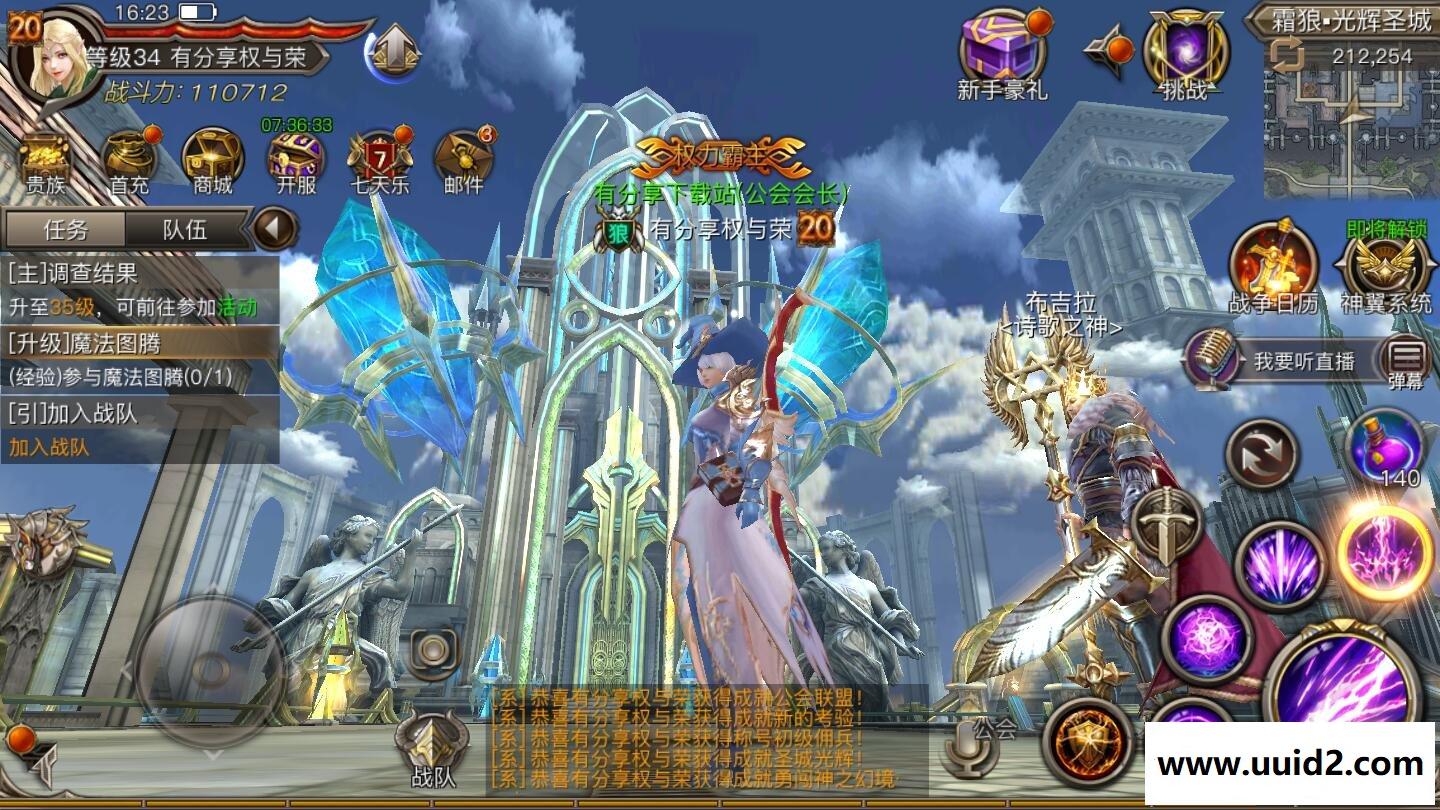Viewport: 1440px width, 810px height.
Task: Toggle the 弹幕 bullet comments
Action: [1406, 362]
